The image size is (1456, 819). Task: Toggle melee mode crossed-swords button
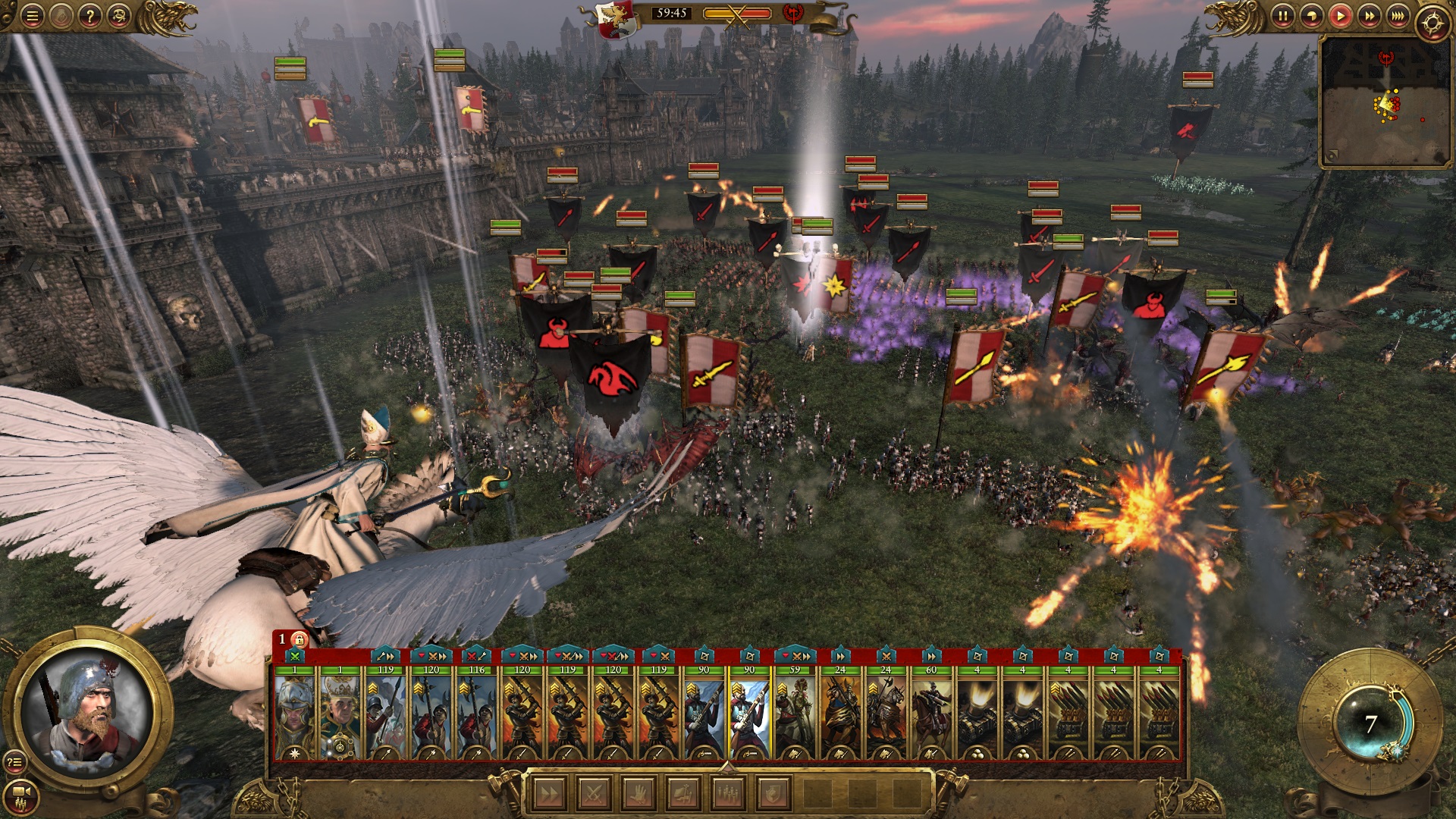(593, 794)
